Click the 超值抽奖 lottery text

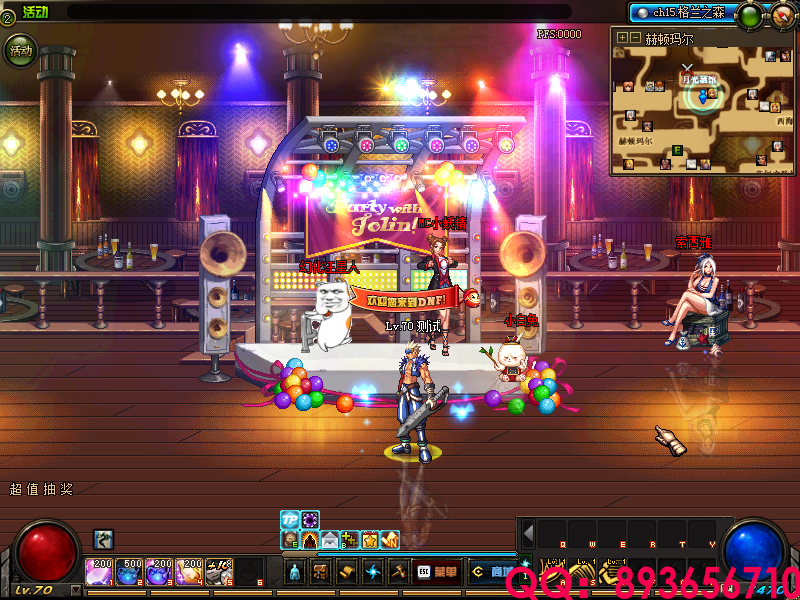[41, 490]
